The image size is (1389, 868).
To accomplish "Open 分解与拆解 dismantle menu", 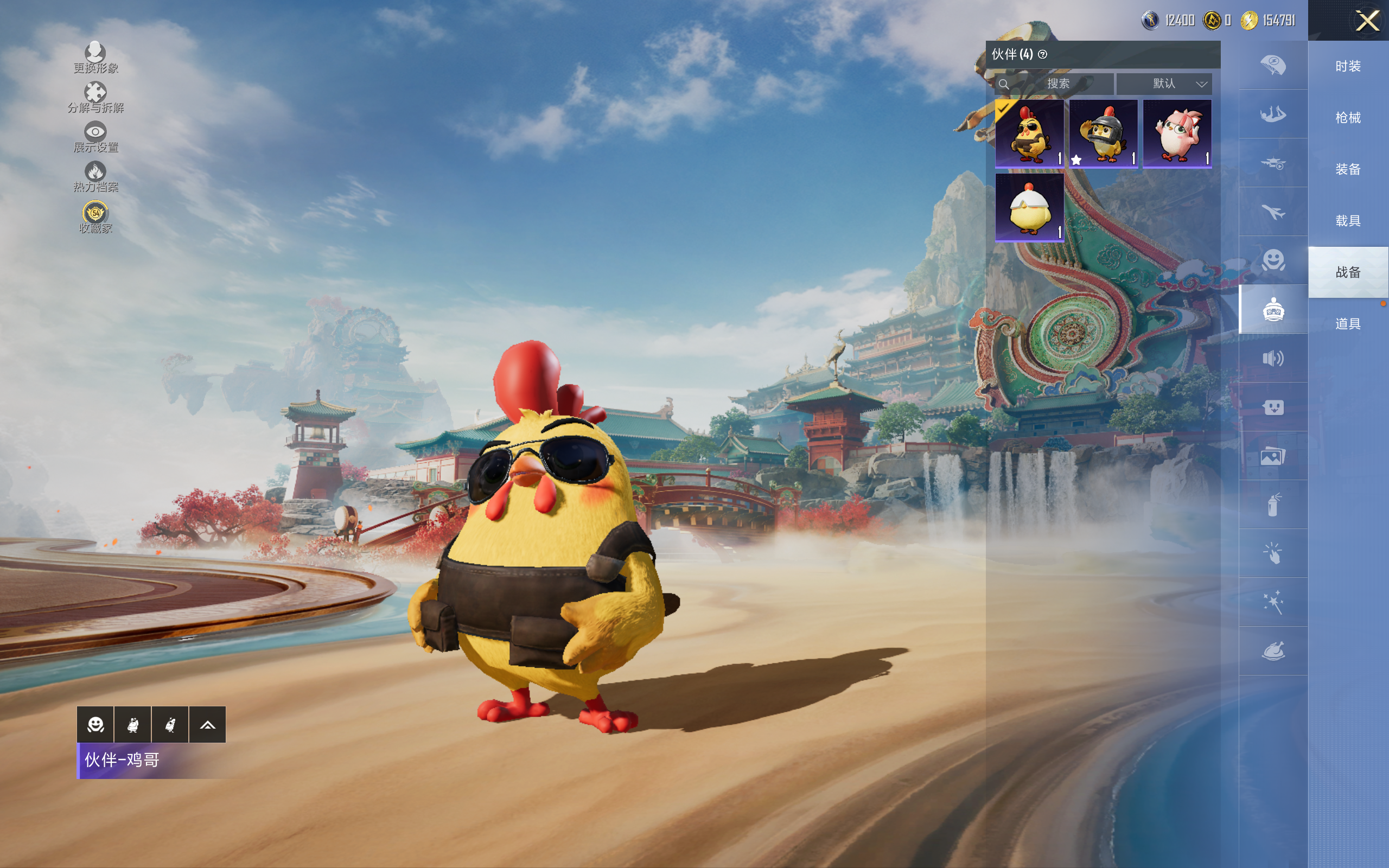I will coord(95,97).
